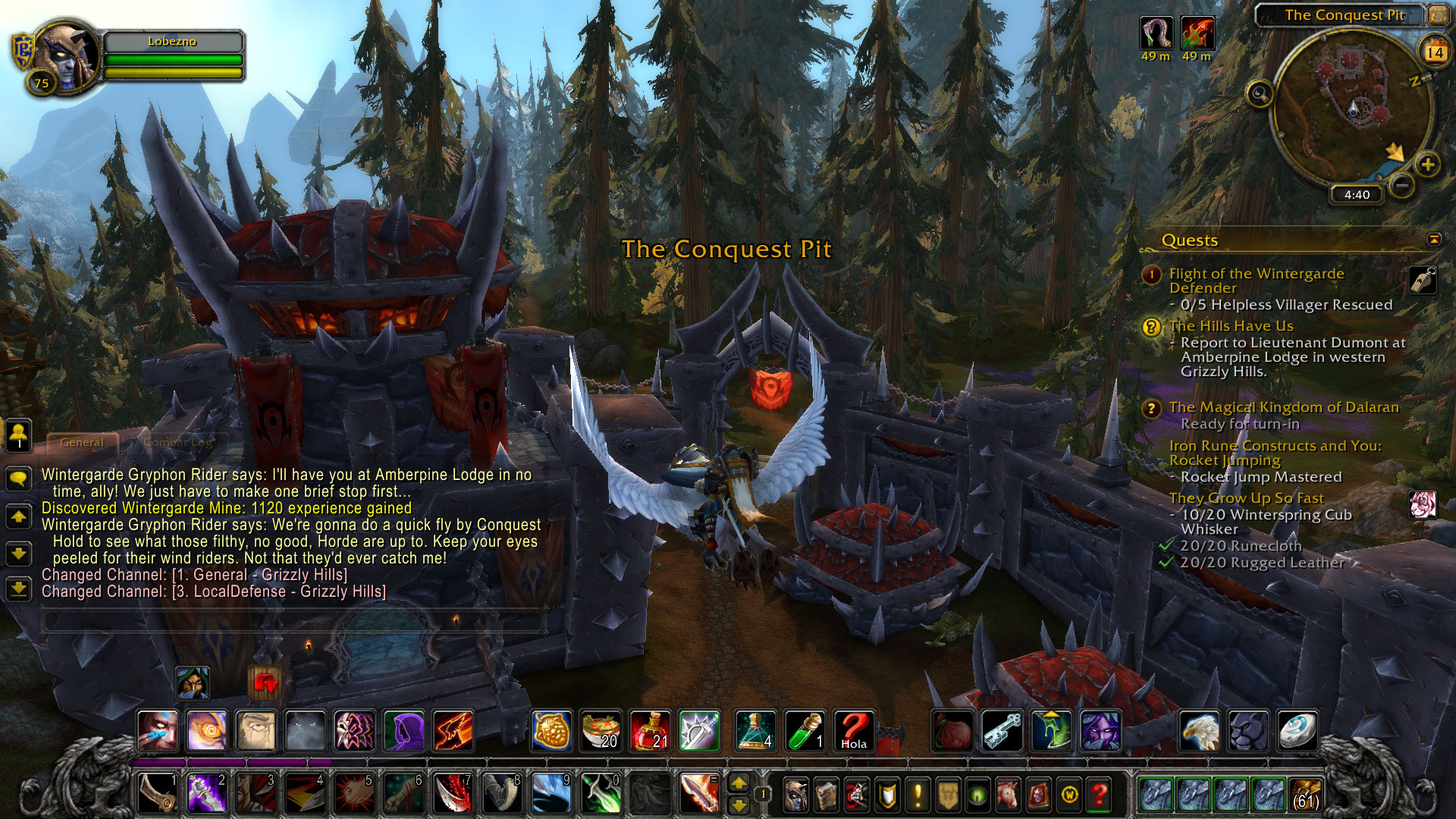Summon the white gryphon mount
This screenshot has height=819, width=1456.
click(1200, 730)
